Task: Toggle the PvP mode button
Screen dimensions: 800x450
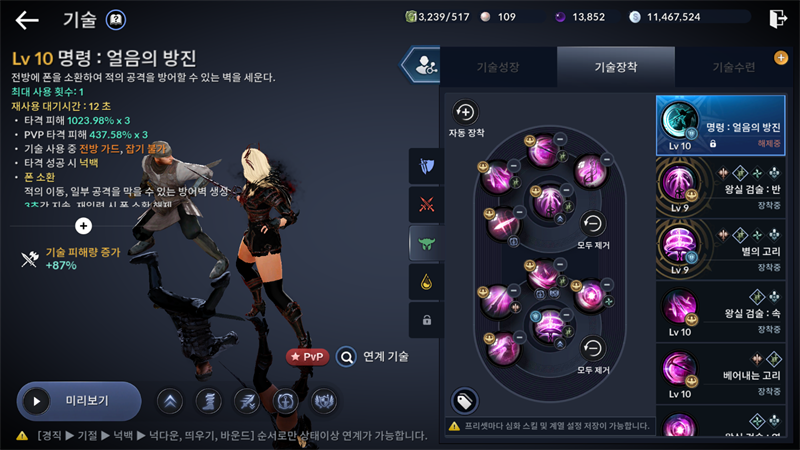Action: 308,355
